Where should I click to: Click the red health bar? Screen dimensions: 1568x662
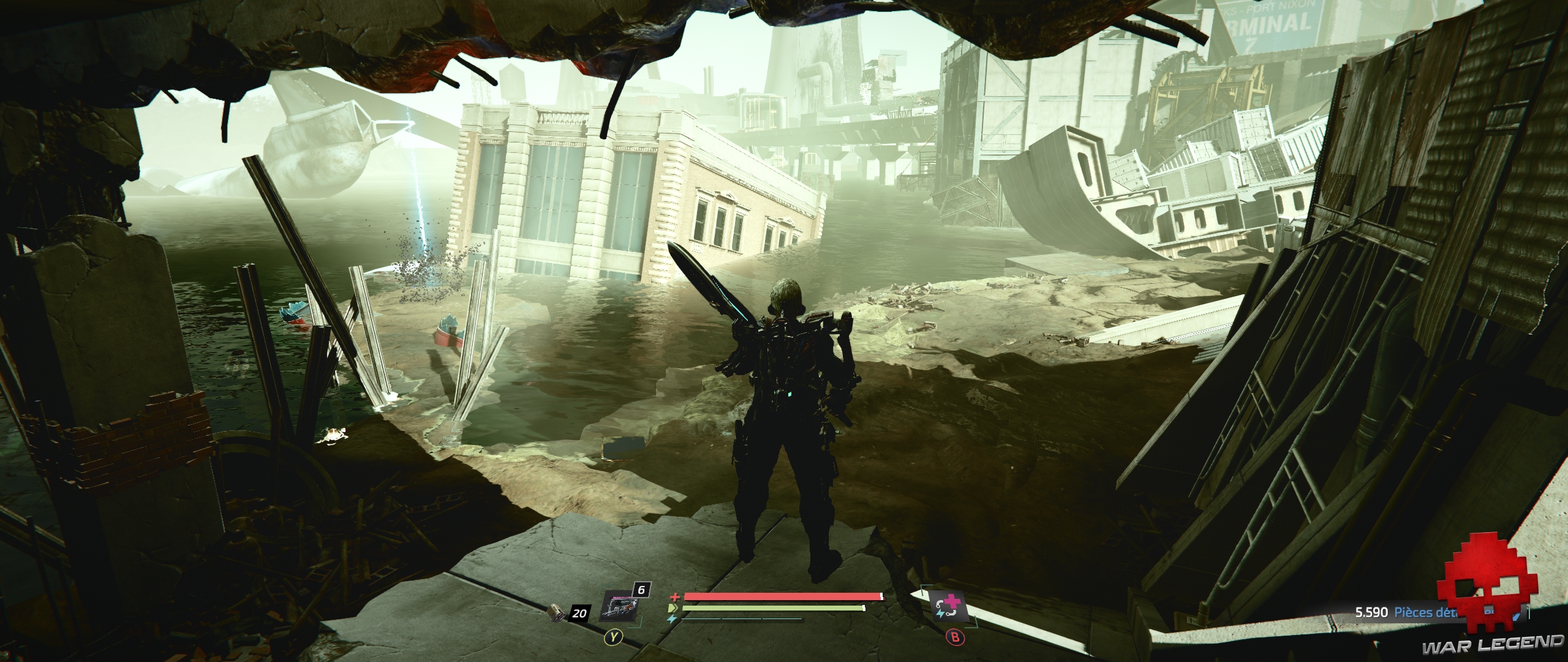pos(780,596)
